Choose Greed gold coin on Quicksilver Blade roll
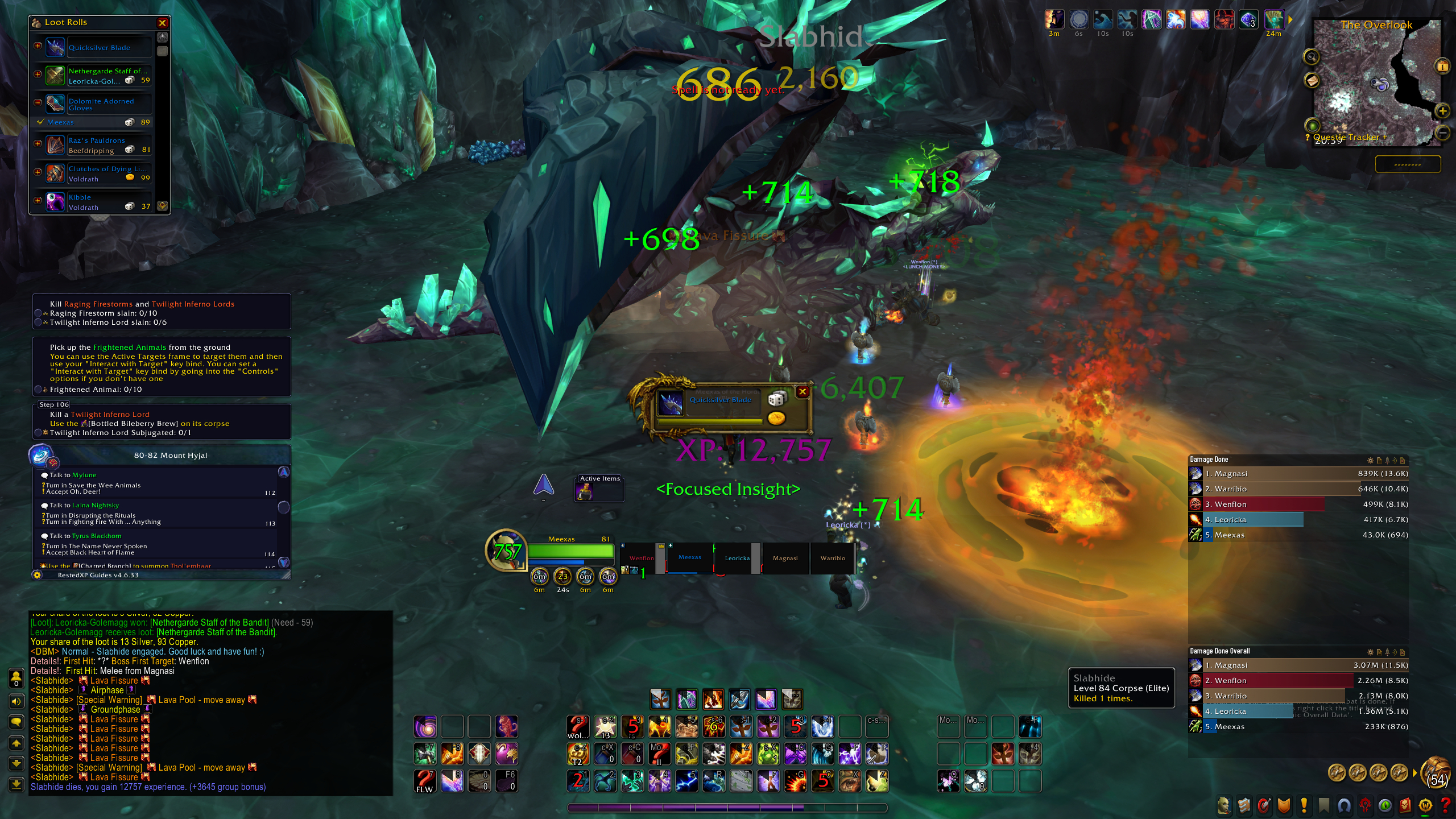This screenshot has height=819, width=1456. click(776, 419)
